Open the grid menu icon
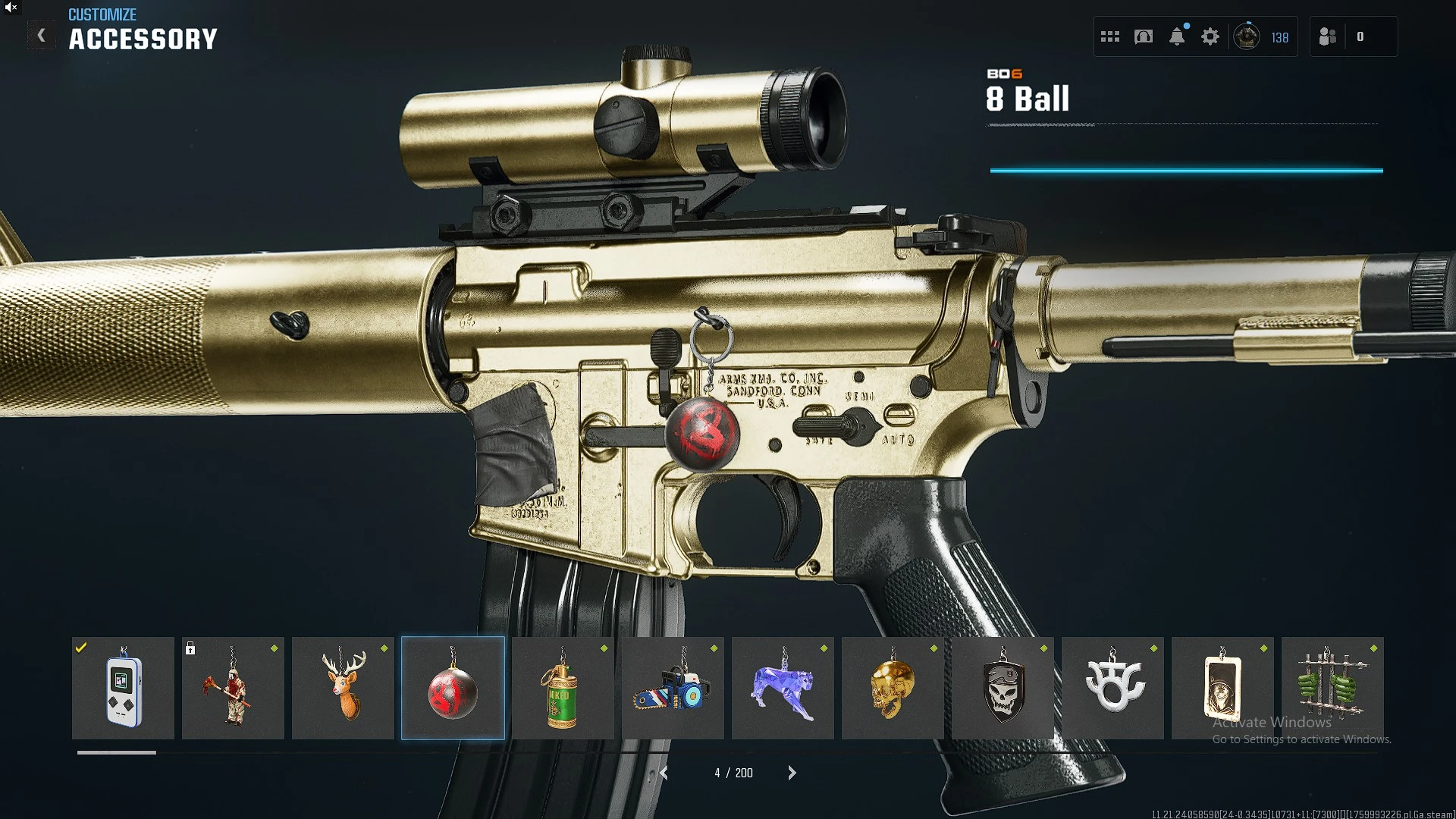This screenshot has width=1456, height=819. click(x=1110, y=36)
